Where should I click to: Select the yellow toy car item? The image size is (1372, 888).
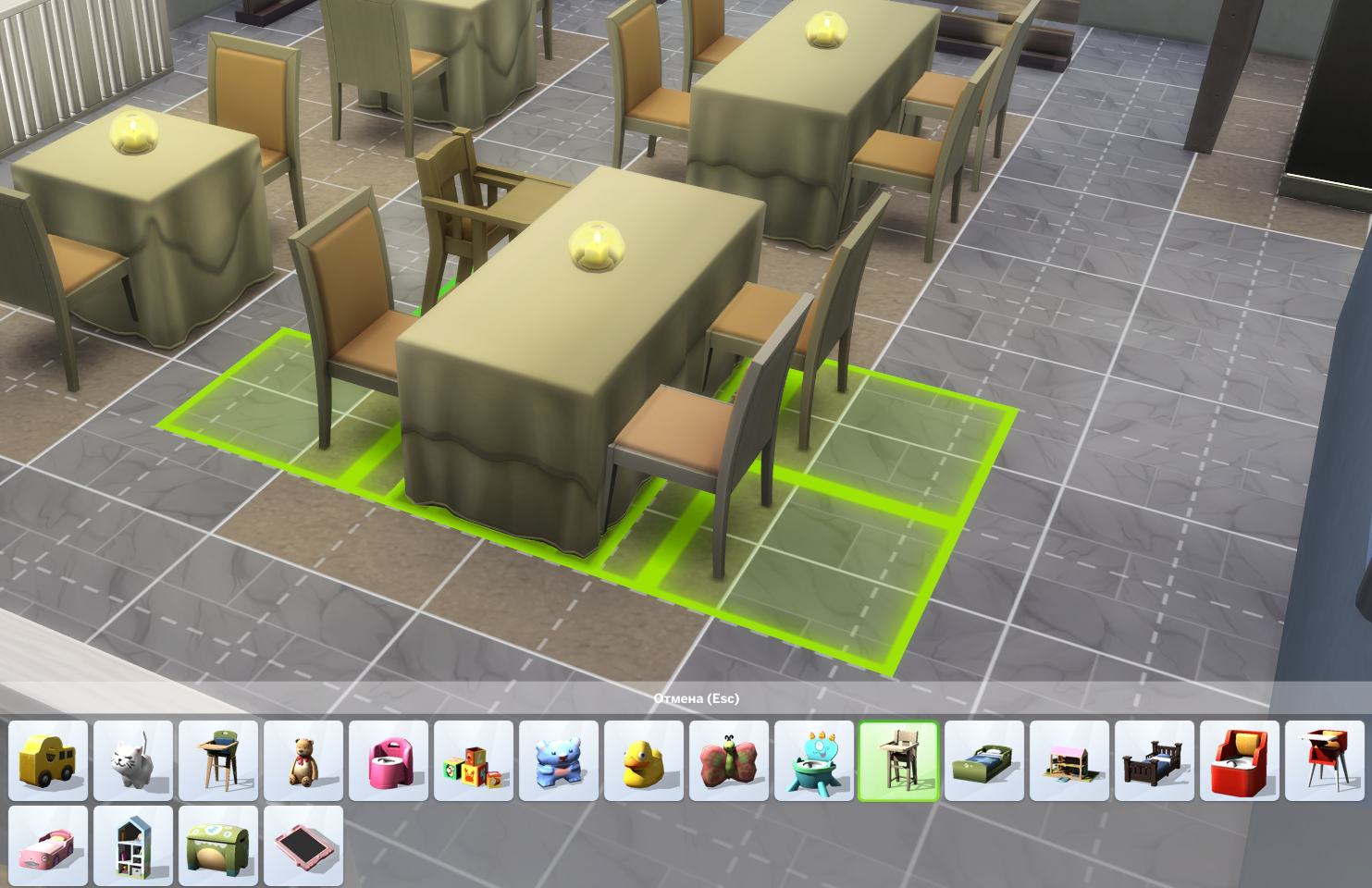[x=48, y=760]
